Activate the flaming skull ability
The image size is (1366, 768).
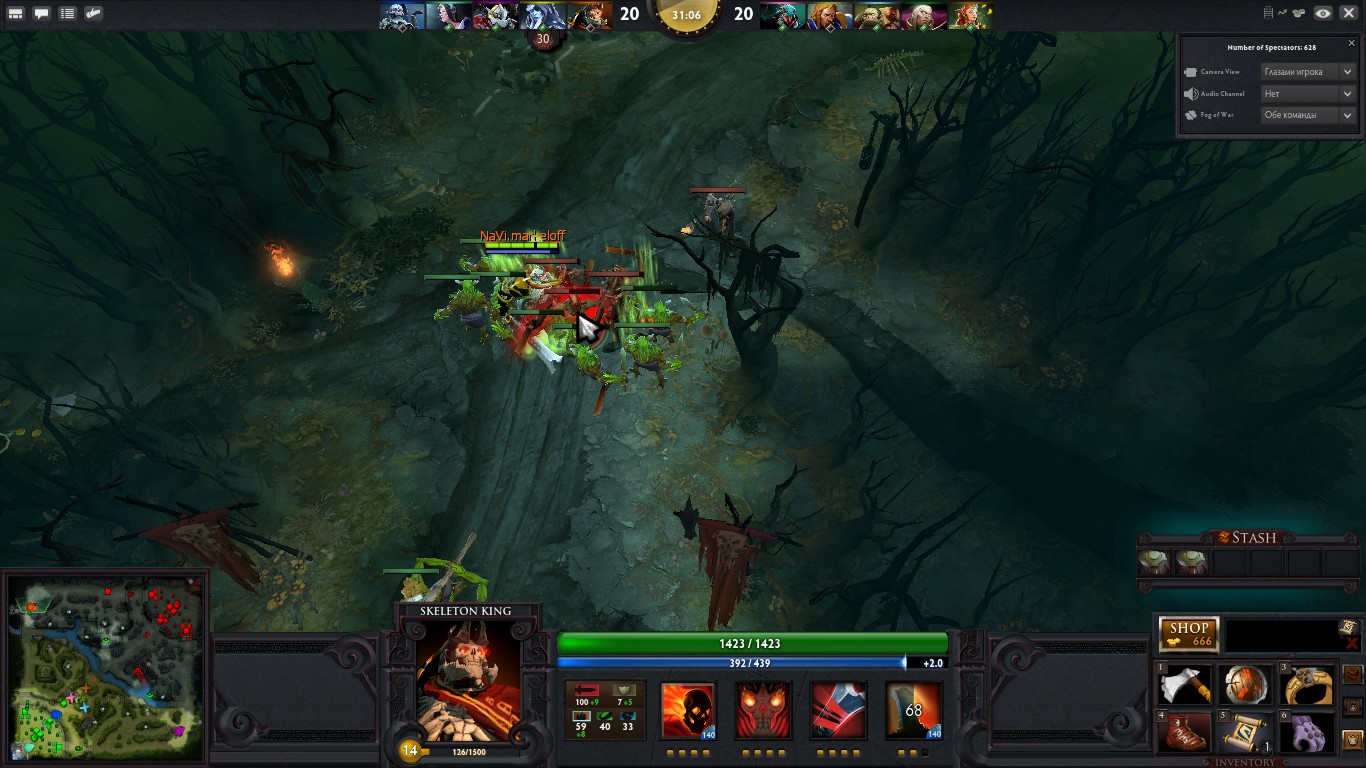(x=688, y=711)
